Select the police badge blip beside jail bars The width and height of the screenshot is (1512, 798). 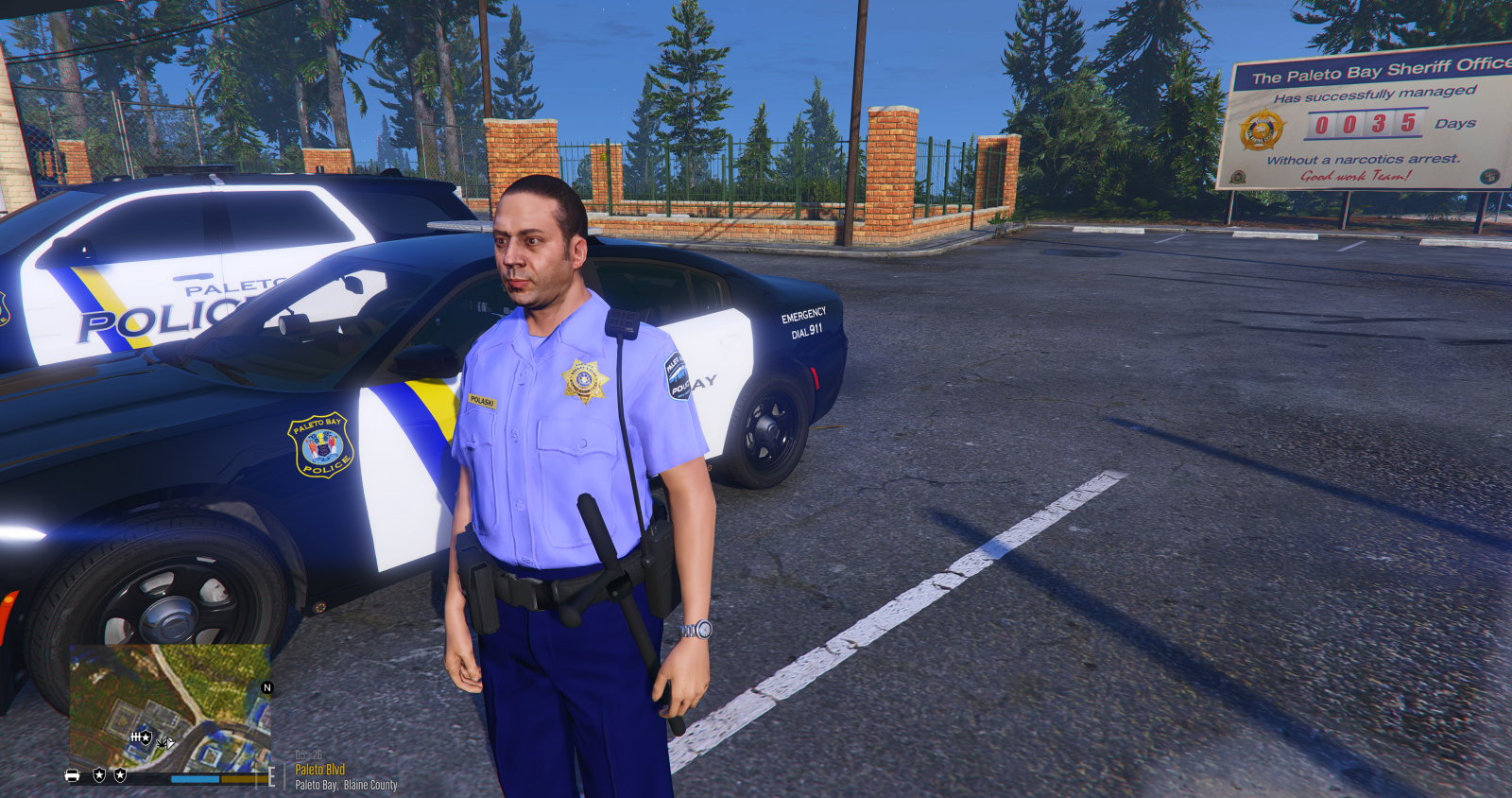(x=147, y=736)
